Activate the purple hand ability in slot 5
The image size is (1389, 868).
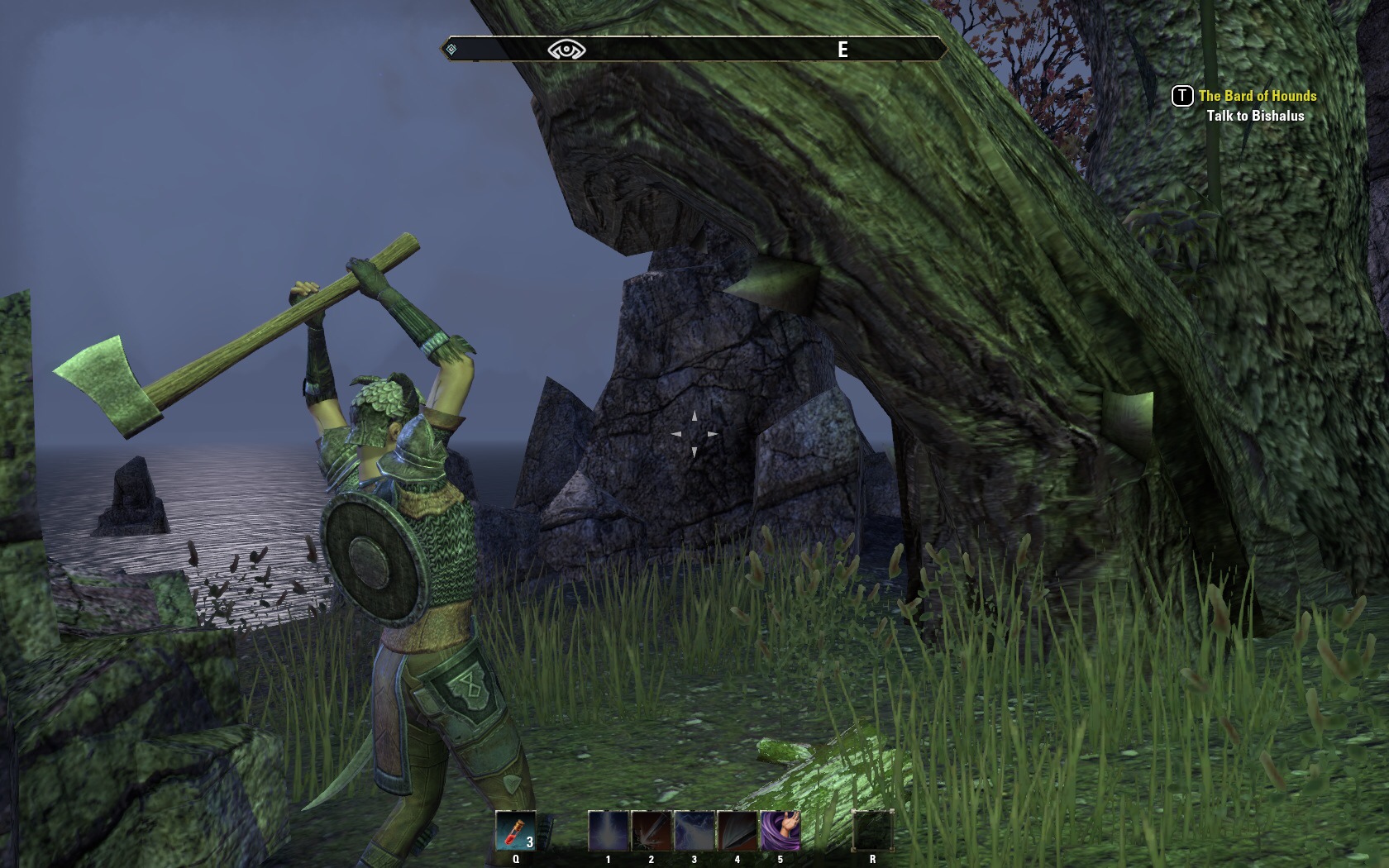[x=780, y=831]
